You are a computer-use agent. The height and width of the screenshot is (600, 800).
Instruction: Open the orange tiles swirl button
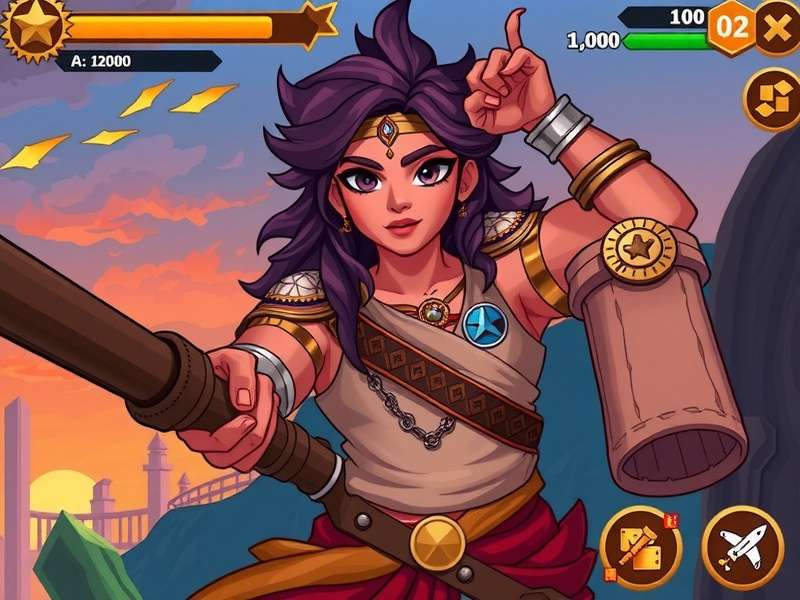(773, 99)
